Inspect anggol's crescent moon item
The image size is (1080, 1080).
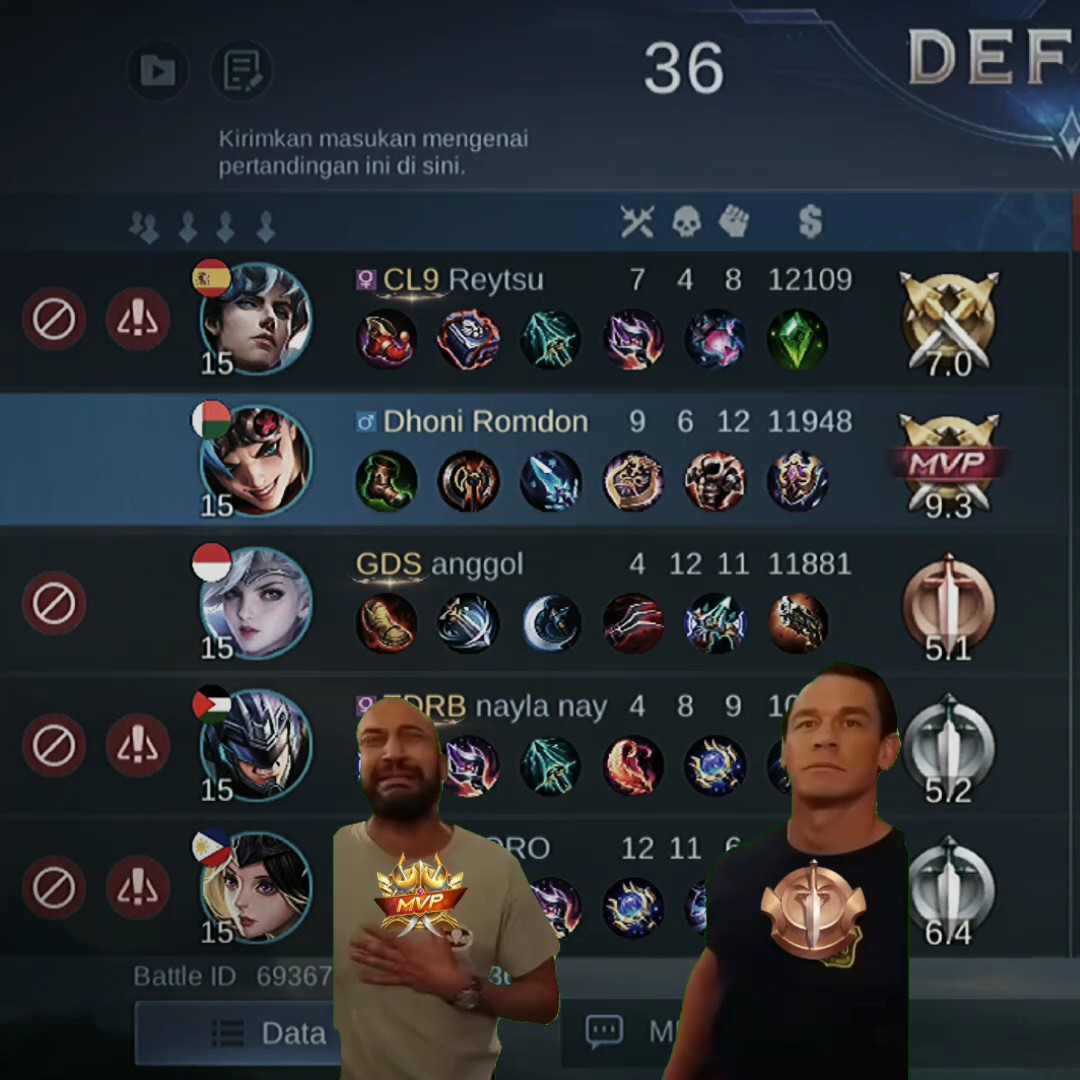tap(551, 623)
